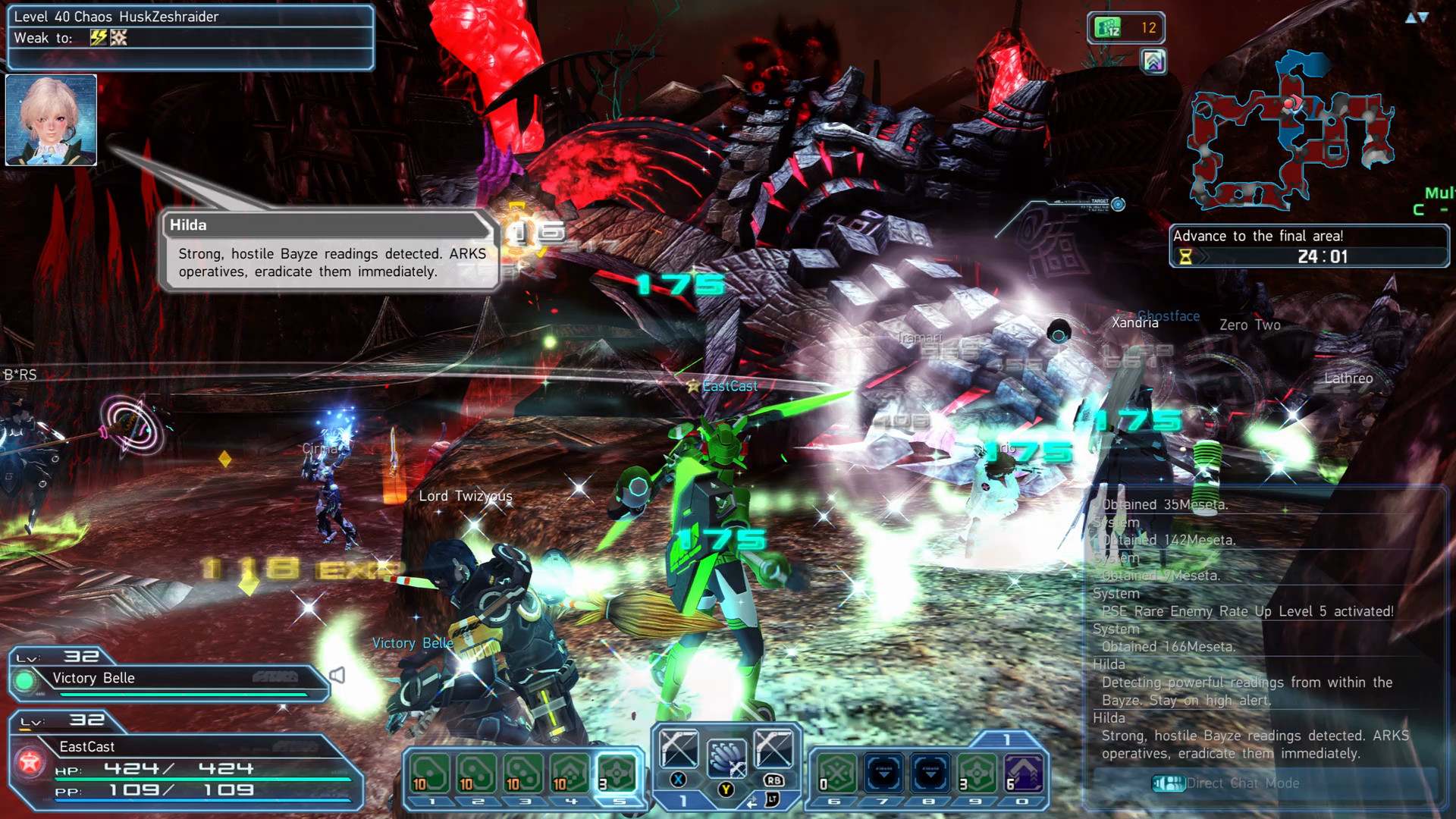The width and height of the screenshot is (1456, 819).
Task: Select the bow attack above the X glyph
Action: (x=679, y=748)
